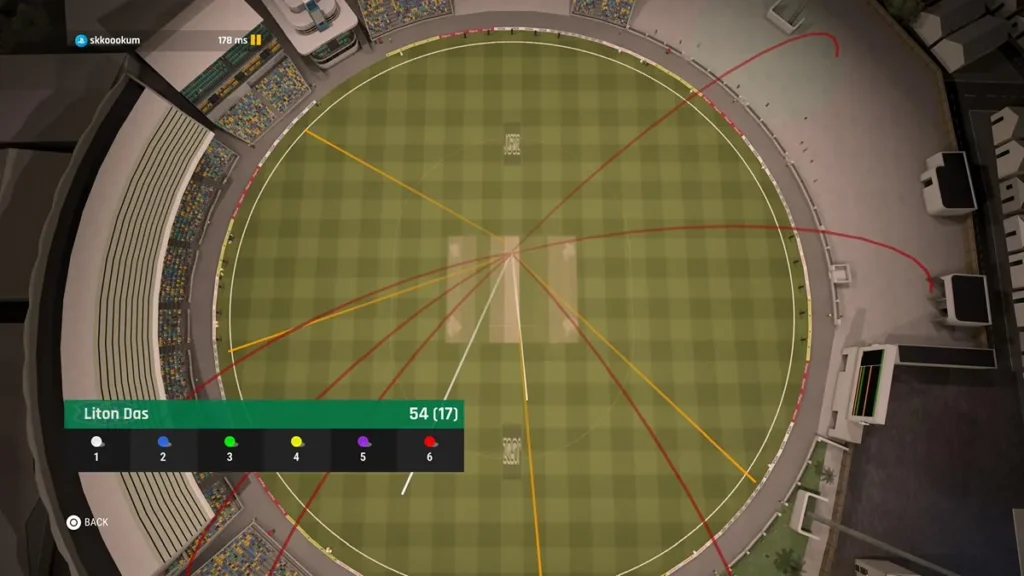
Task: Click the skkoookum player tag
Action: tap(108, 40)
